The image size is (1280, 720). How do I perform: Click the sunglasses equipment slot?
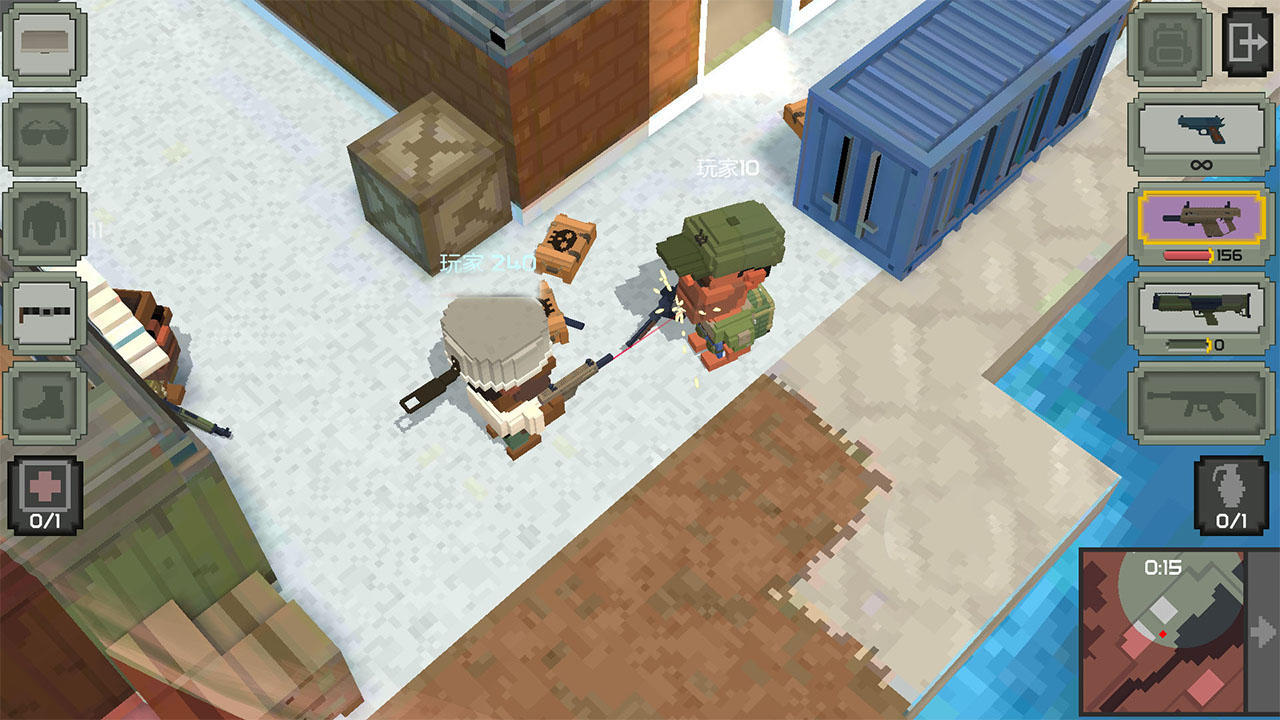coord(45,131)
